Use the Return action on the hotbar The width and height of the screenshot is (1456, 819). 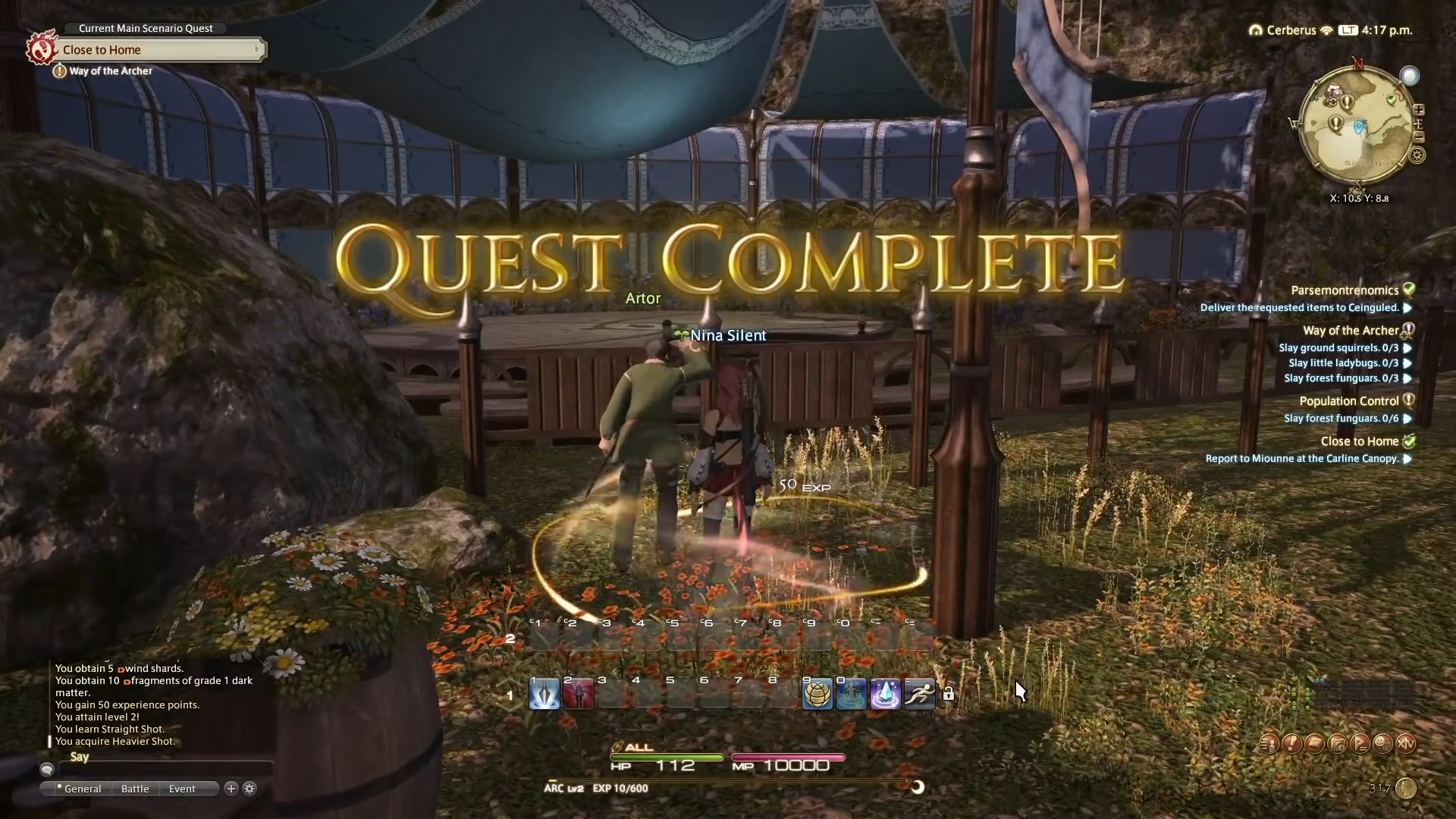tap(852, 694)
